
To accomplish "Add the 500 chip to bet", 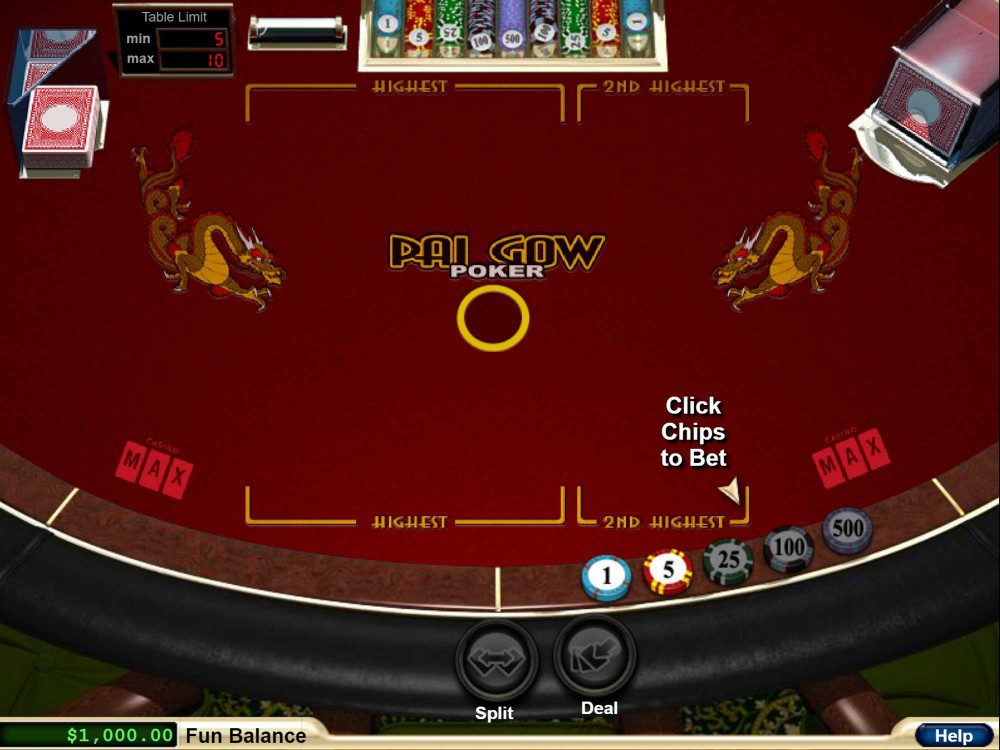I will [847, 529].
